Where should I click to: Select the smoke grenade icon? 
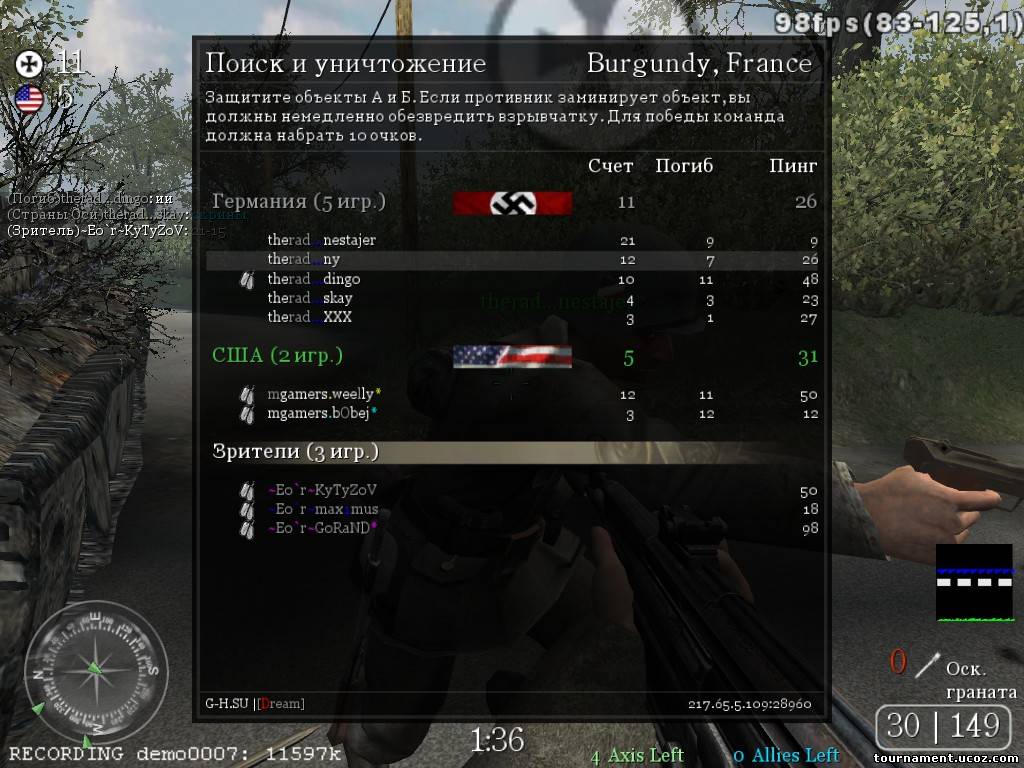929,663
